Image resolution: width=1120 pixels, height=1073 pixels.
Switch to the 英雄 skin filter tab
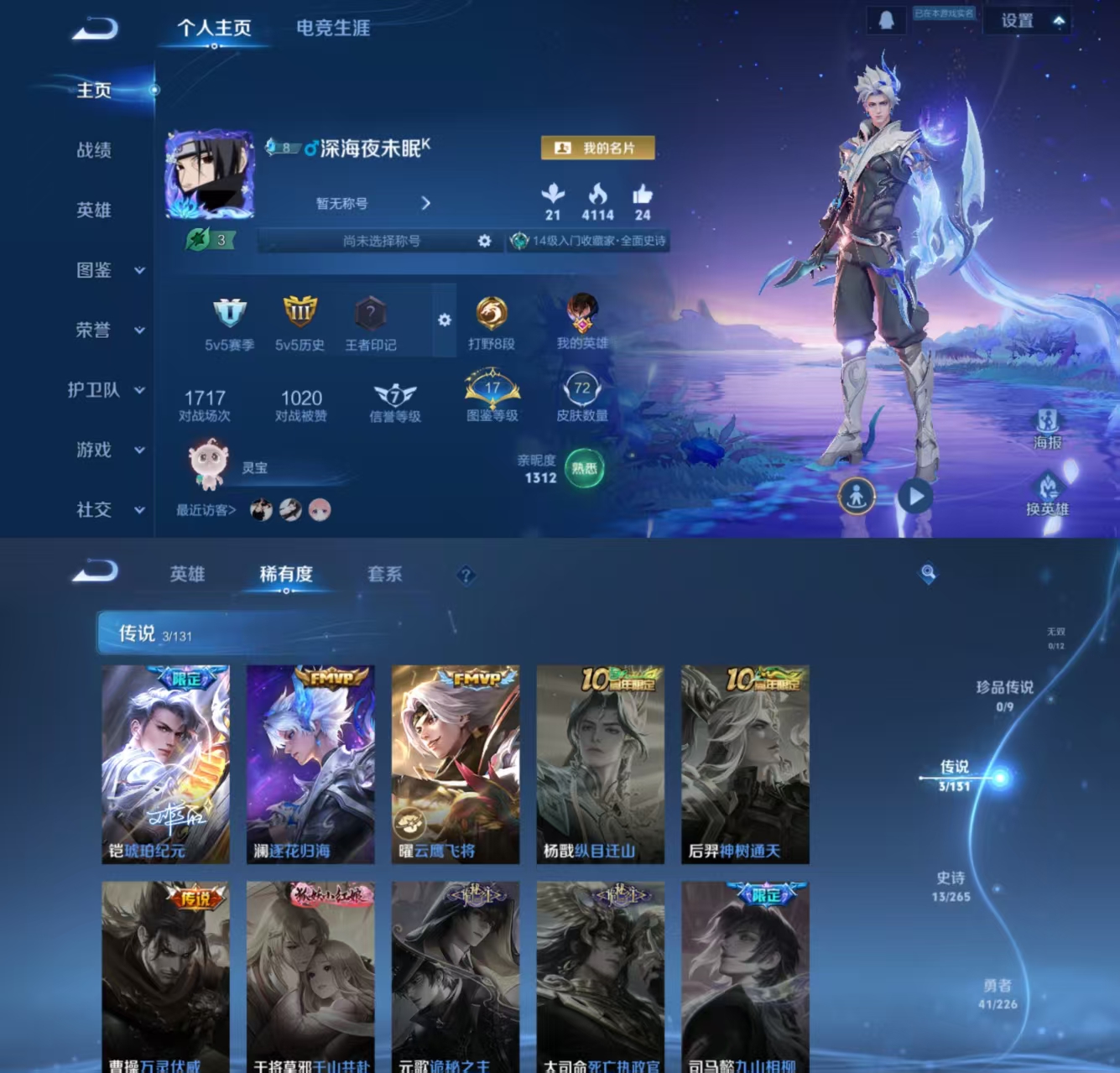187,574
